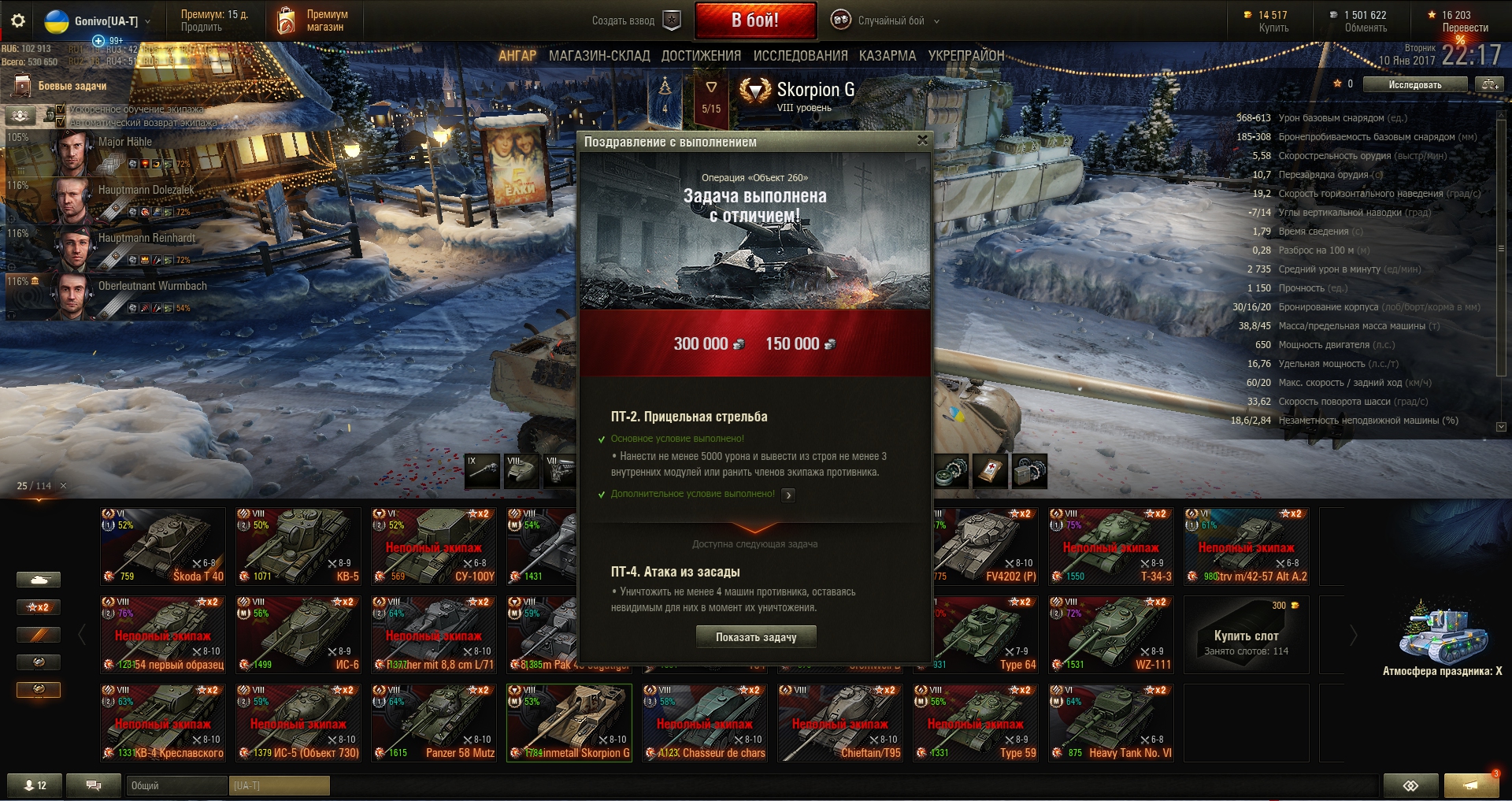Open the settings gear menu
The height and width of the screenshot is (801, 1512).
pos(17,21)
